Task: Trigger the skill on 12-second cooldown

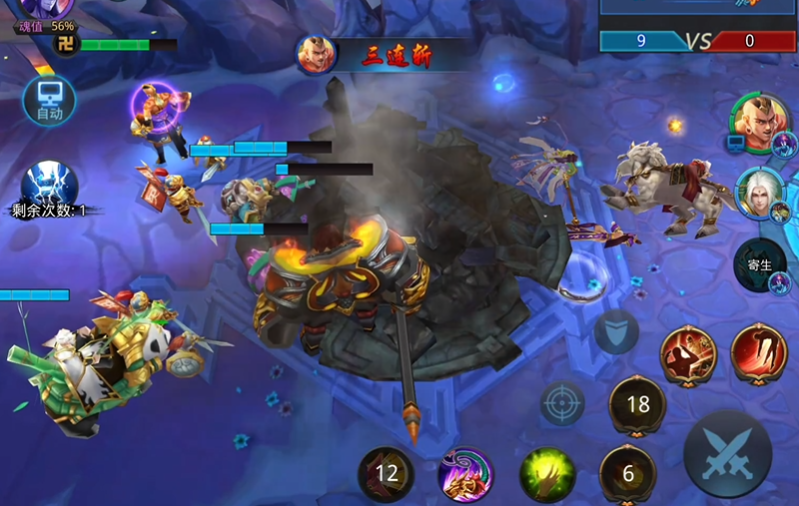Action: 386,473
